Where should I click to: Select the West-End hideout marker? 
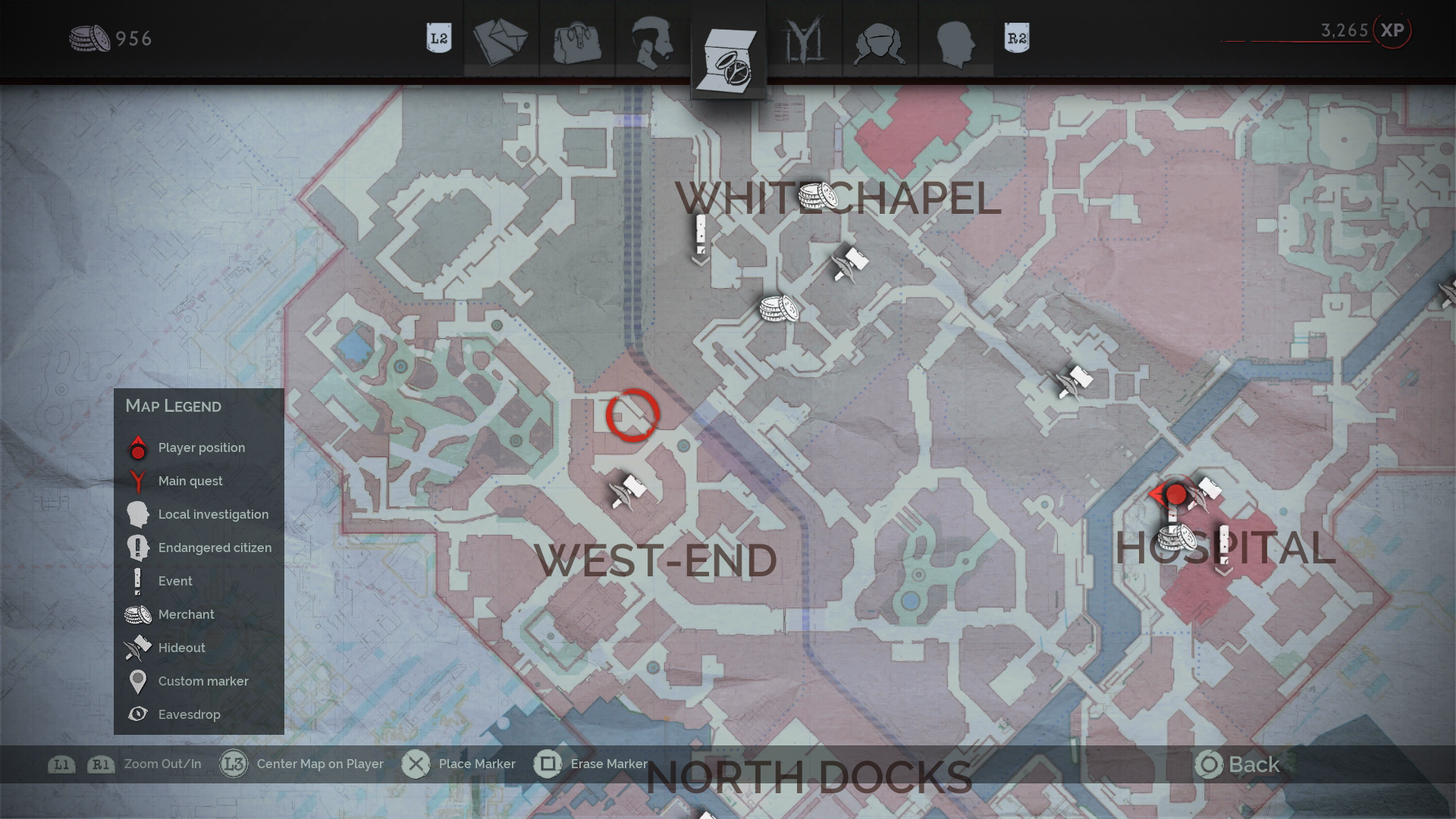click(x=628, y=491)
